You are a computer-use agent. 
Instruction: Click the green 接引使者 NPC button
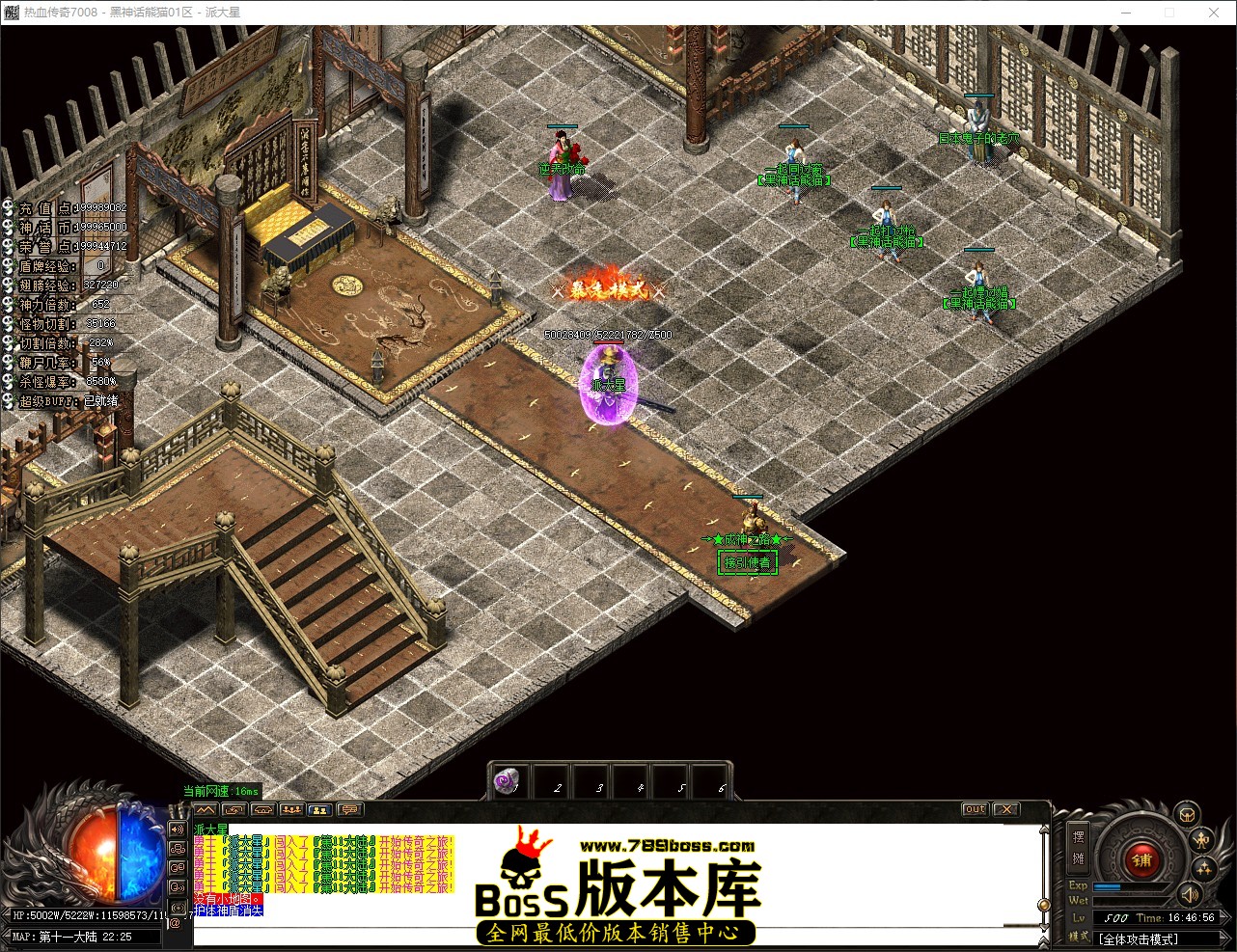747,561
